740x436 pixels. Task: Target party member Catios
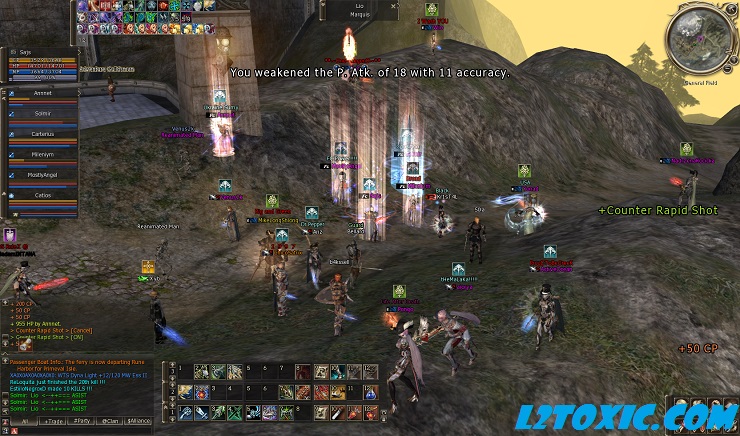coord(42,194)
